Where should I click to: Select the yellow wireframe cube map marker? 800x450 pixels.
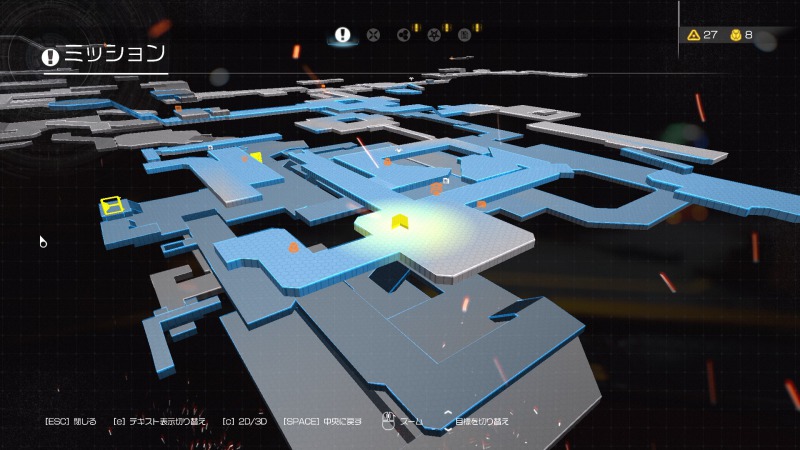pyautogui.click(x=111, y=206)
